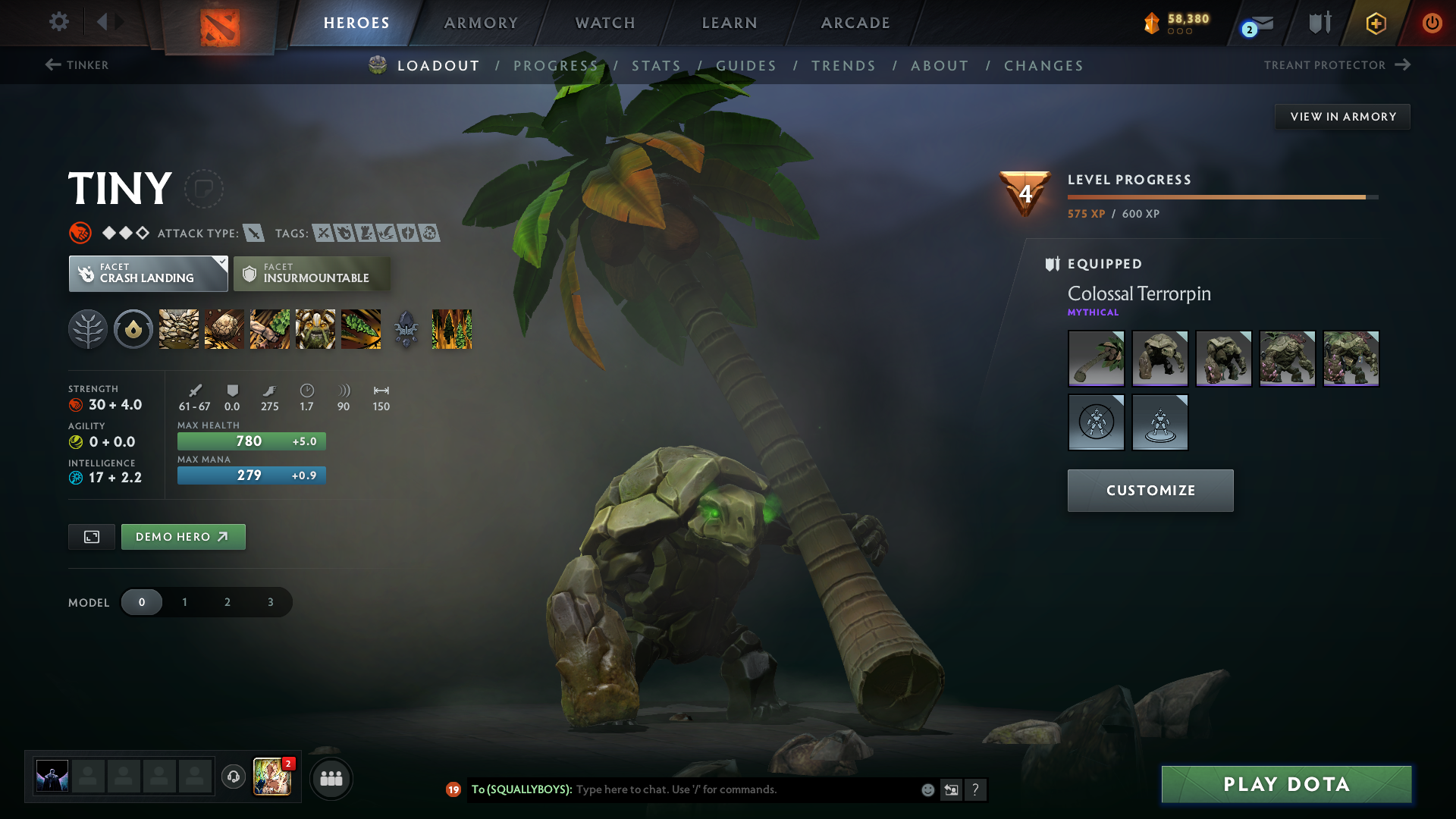
Task: Click the level 4 XP progress bar
Action: point(1221,196)
